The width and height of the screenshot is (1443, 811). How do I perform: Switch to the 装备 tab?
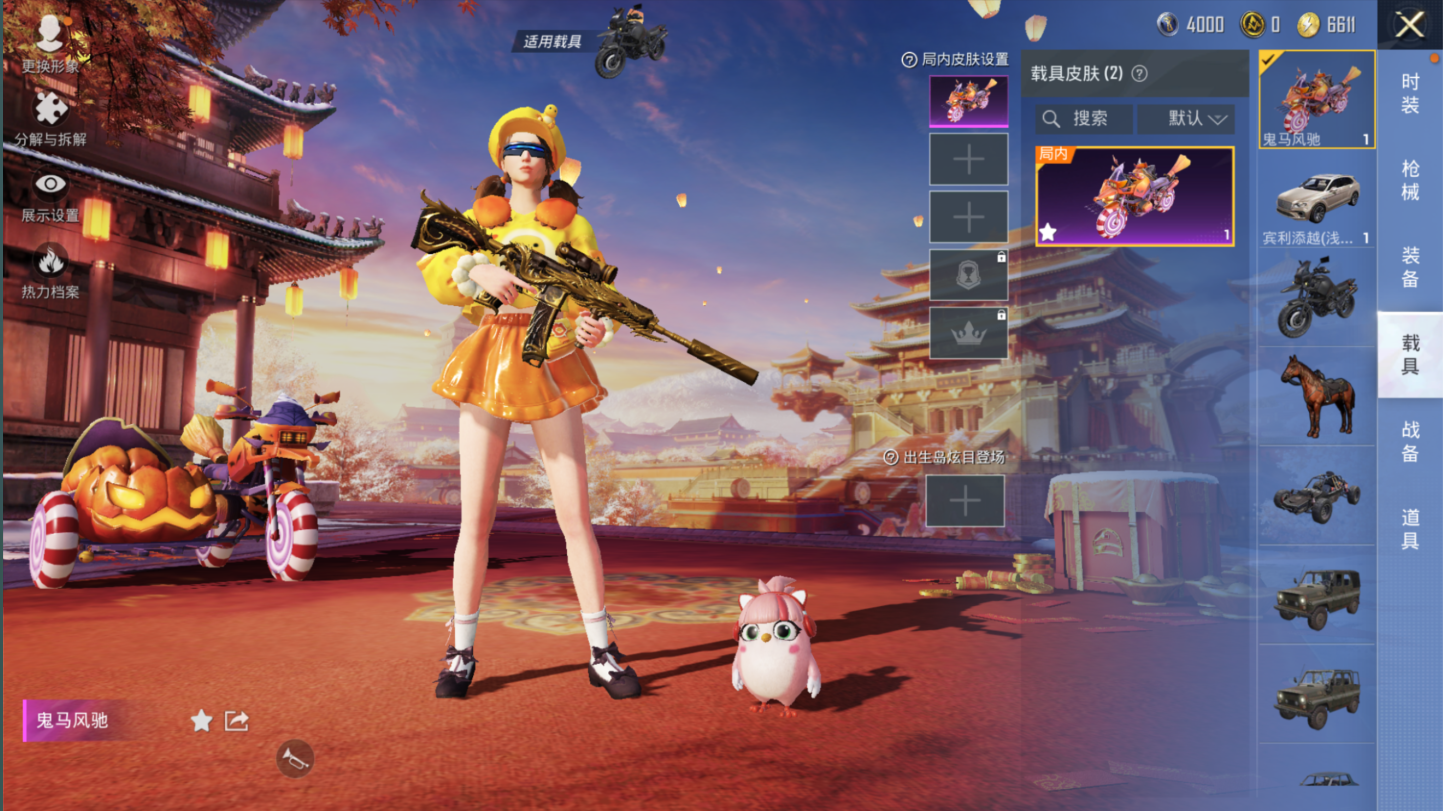(x=1410, y=267)
